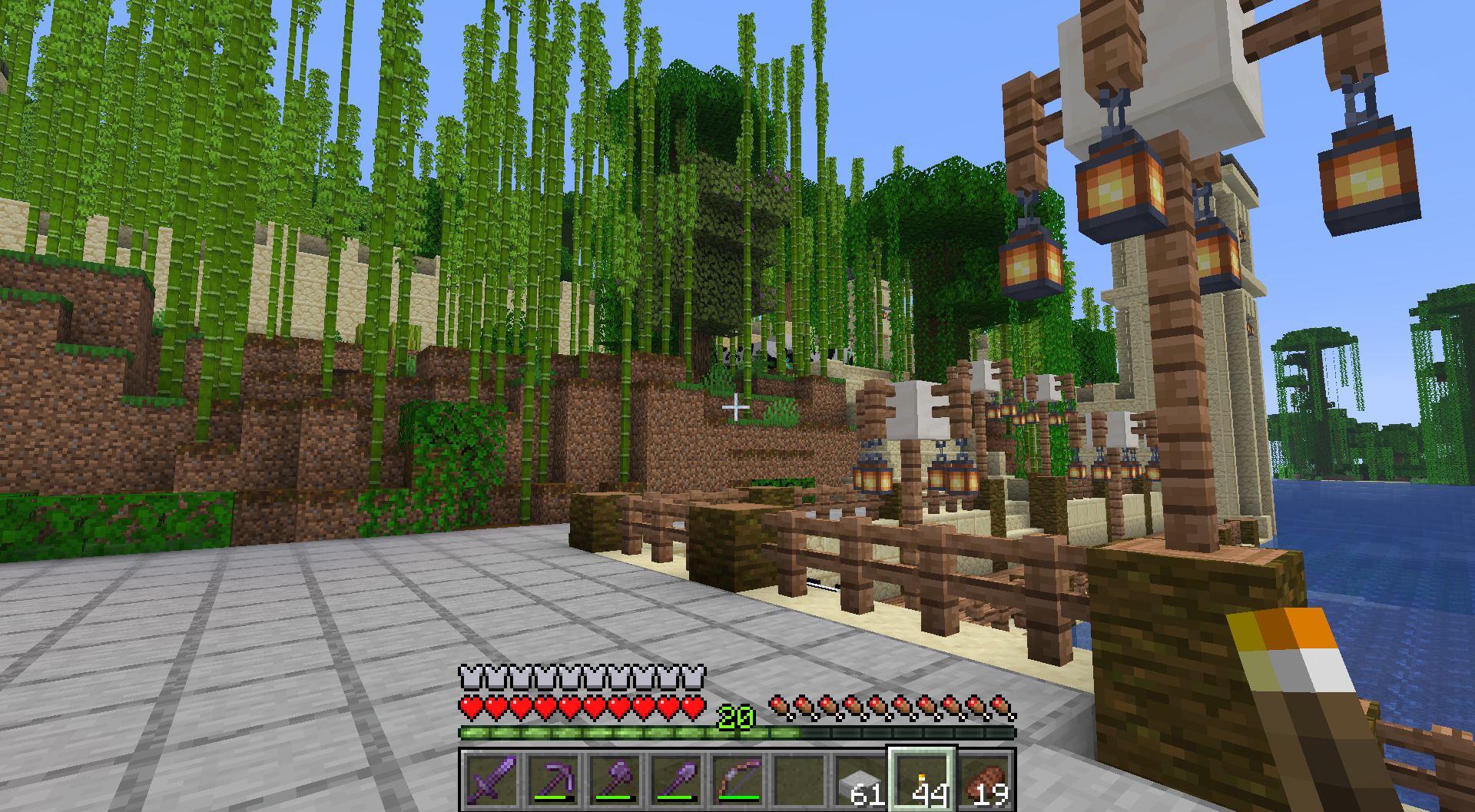
Task: Select the cooked meat stack of 19
Action: coord(984,779)
